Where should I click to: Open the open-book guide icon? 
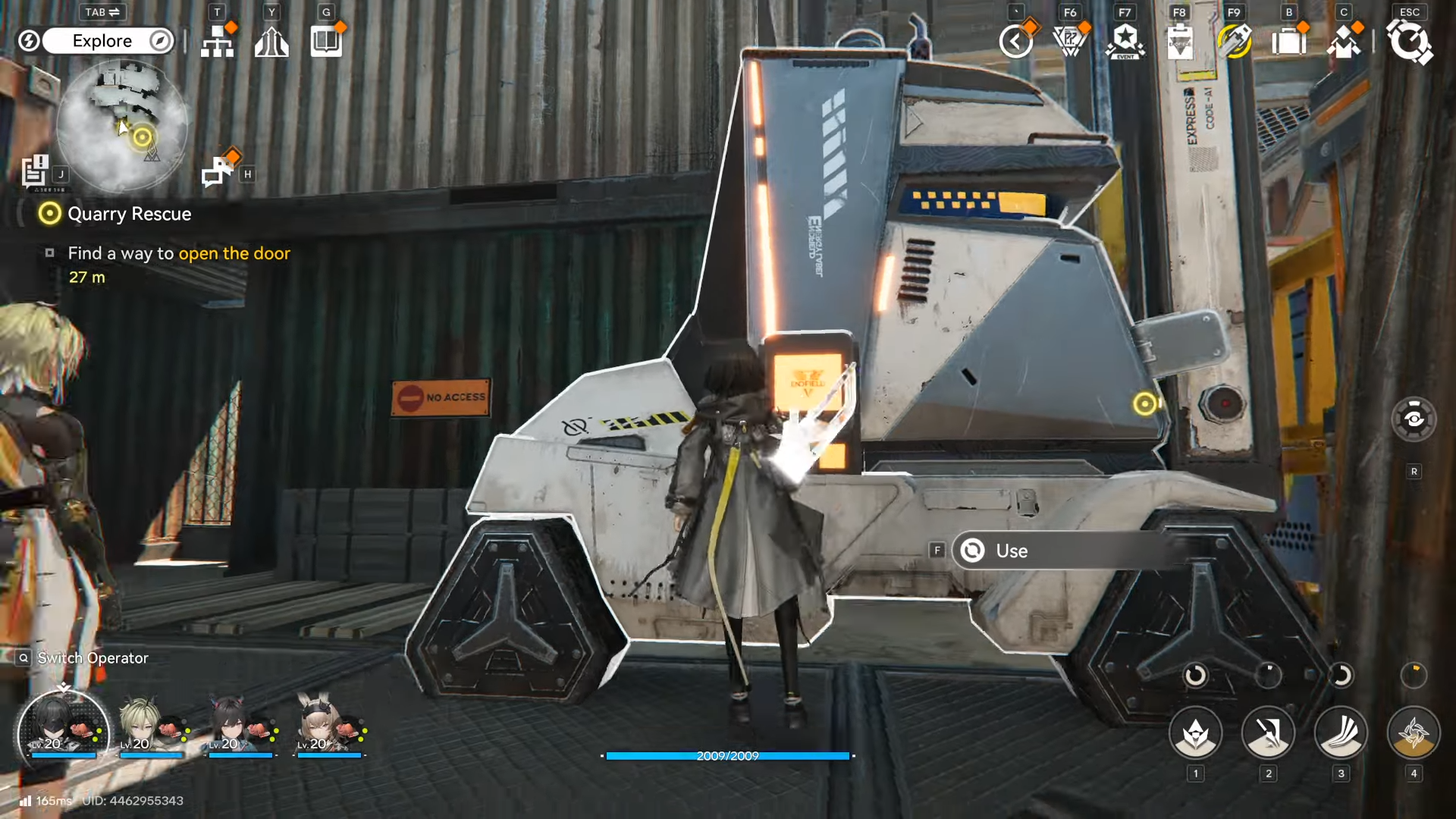click(x=326, y=42)
